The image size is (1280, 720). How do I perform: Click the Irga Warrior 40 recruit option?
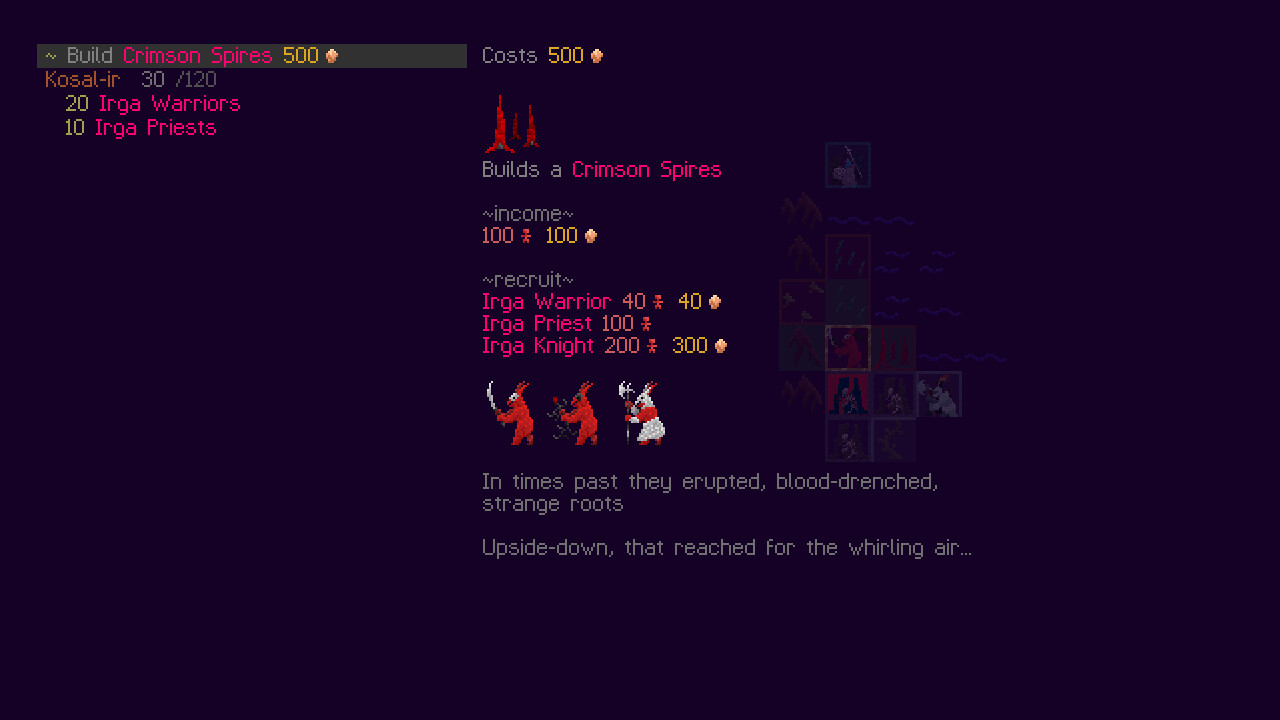click(547, 301)
